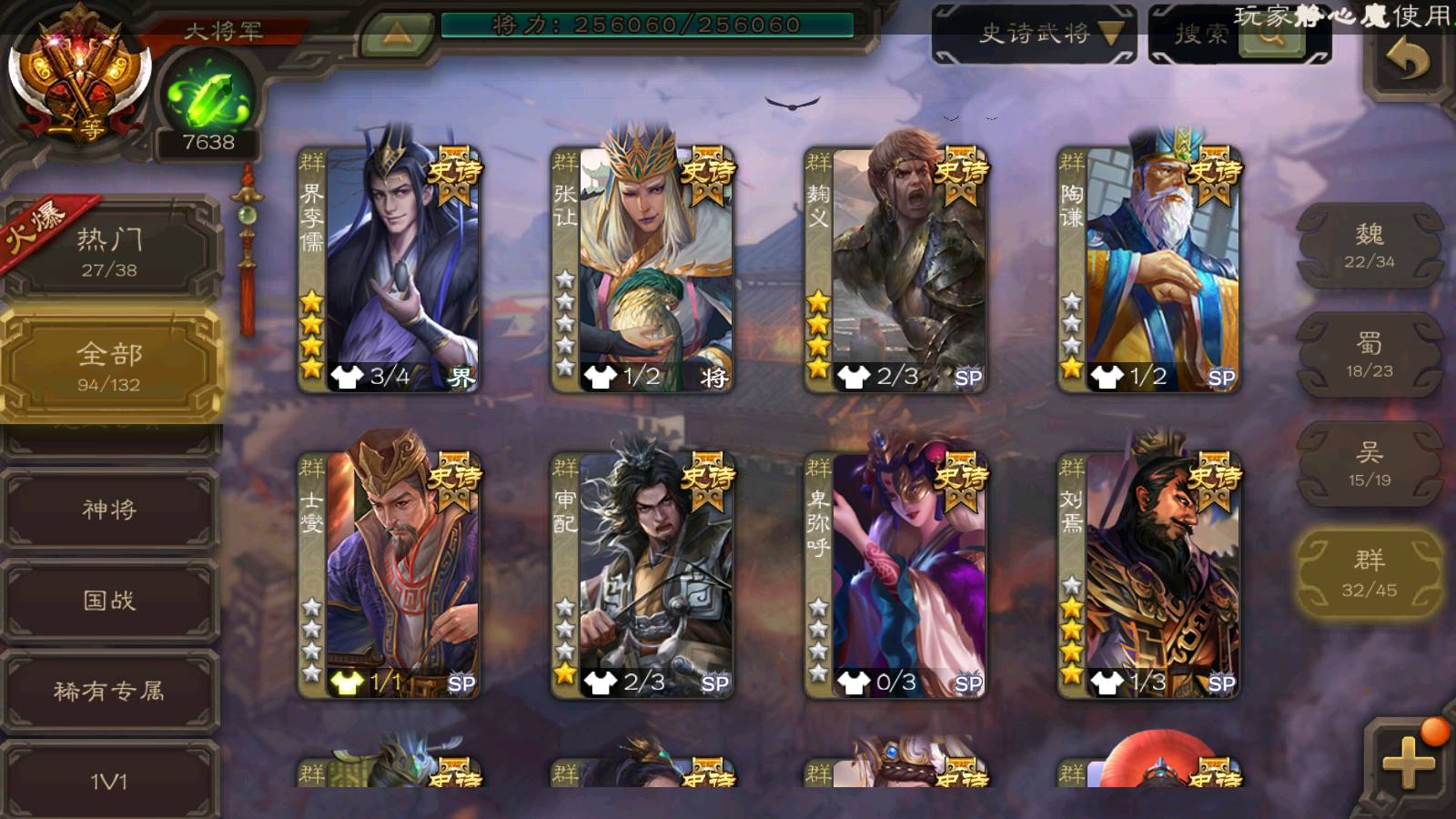1456x819 pixels.
Task: Open the 1V1 category tab
Action: click(x=109, y=781)
